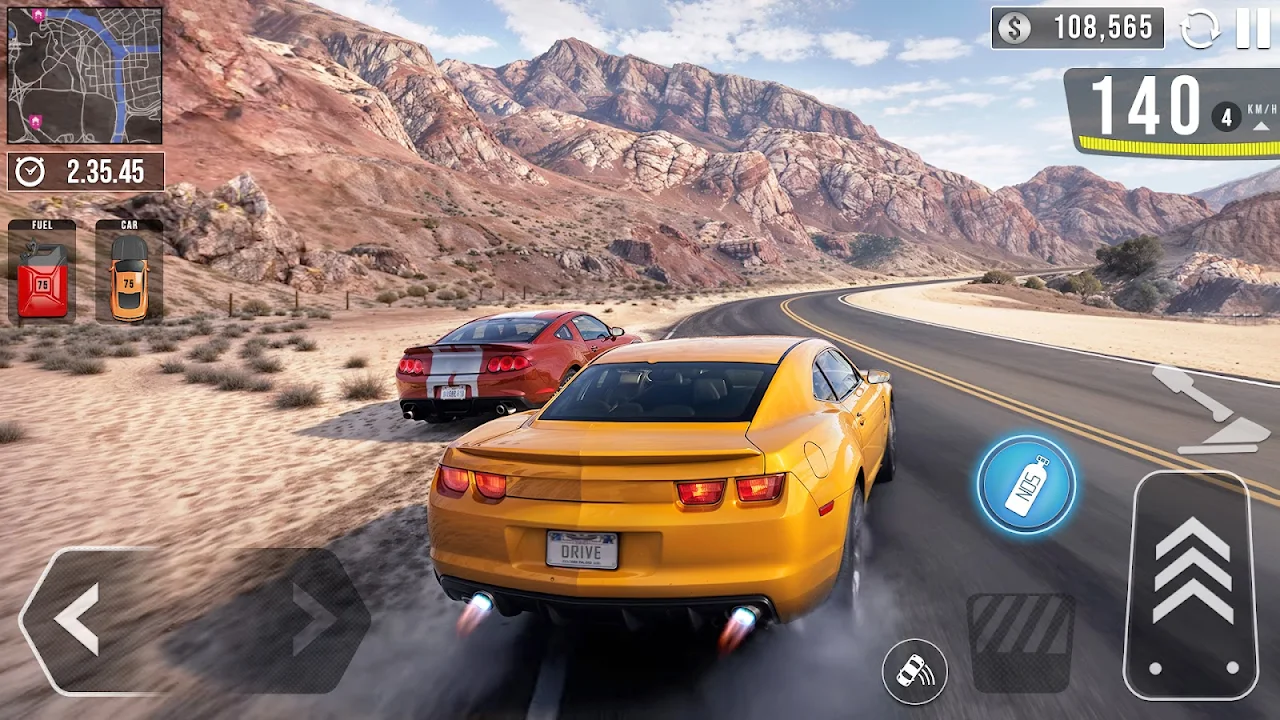Viewport: 1280px width, 720px height.
Task: Toggle the drift car icon button
Action: tap(914, 671)
